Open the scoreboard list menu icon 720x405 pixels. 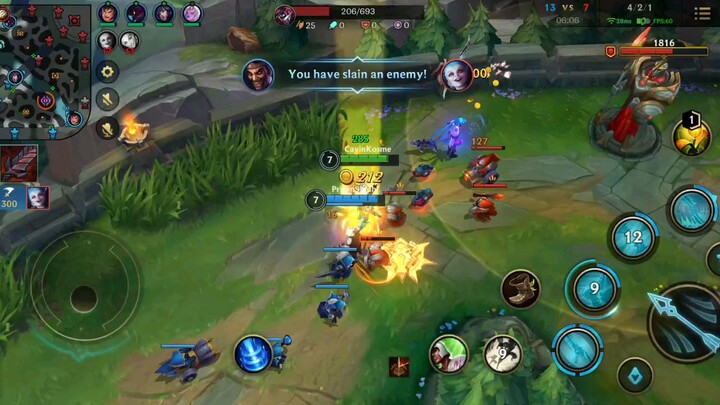tap(703, 13)
